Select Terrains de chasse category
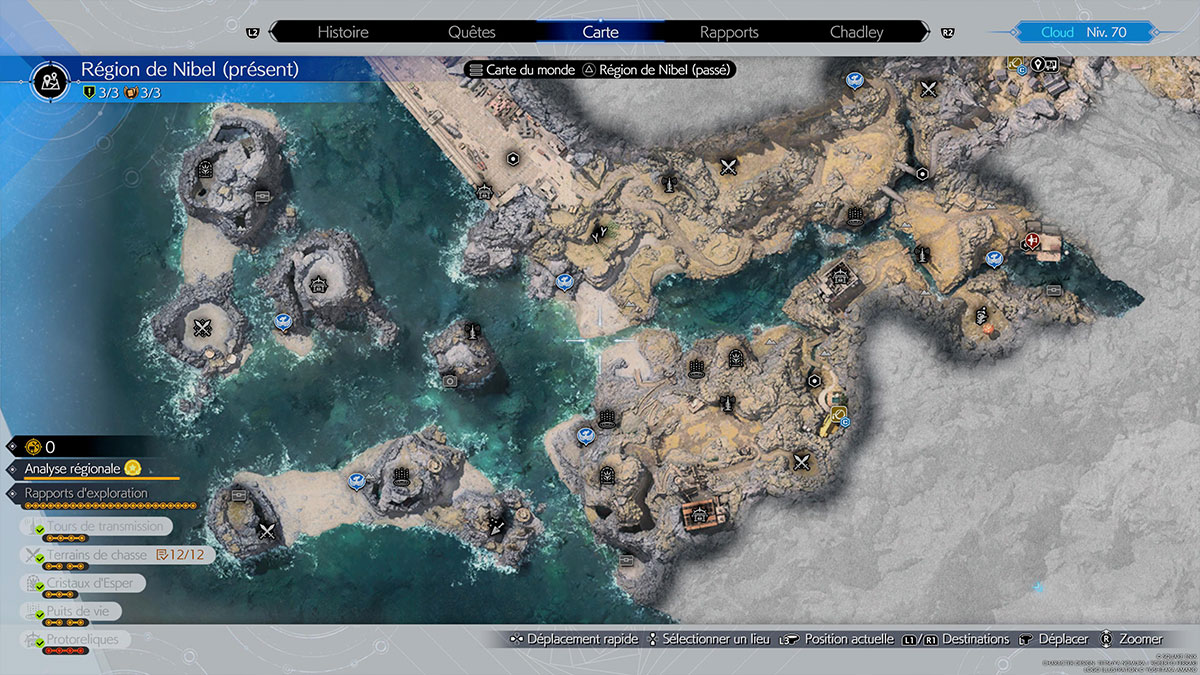The height and width of the screenshot is (675, 1200). pyautogui.click(x=96, y=554)
